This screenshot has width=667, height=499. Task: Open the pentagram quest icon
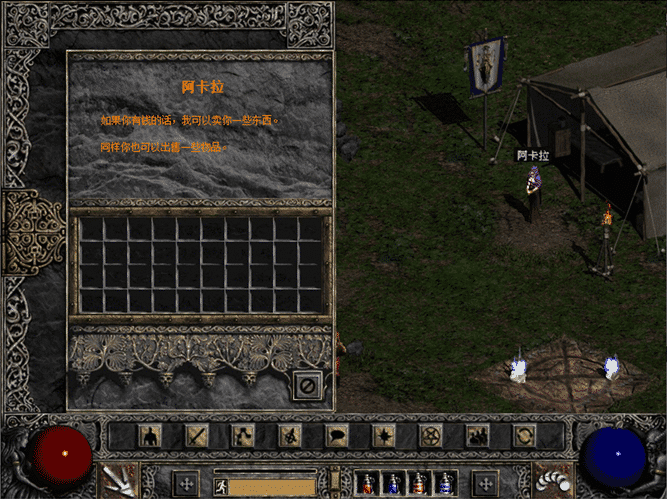[431, 436]
